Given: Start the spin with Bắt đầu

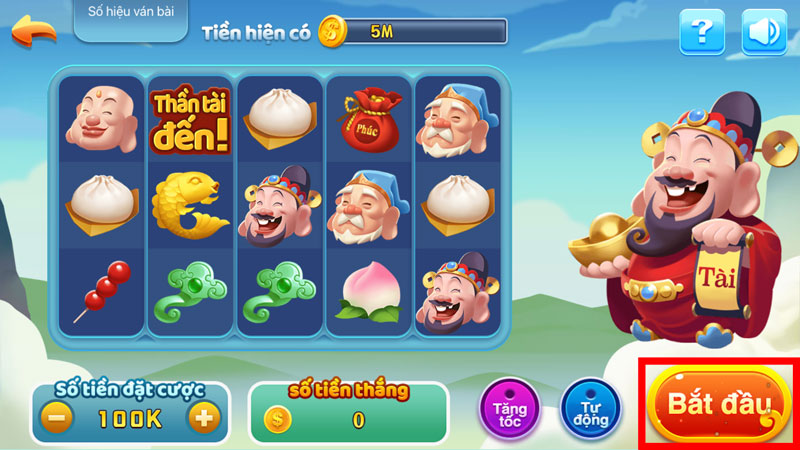Looking at the screenshot, I should [720, 405].
